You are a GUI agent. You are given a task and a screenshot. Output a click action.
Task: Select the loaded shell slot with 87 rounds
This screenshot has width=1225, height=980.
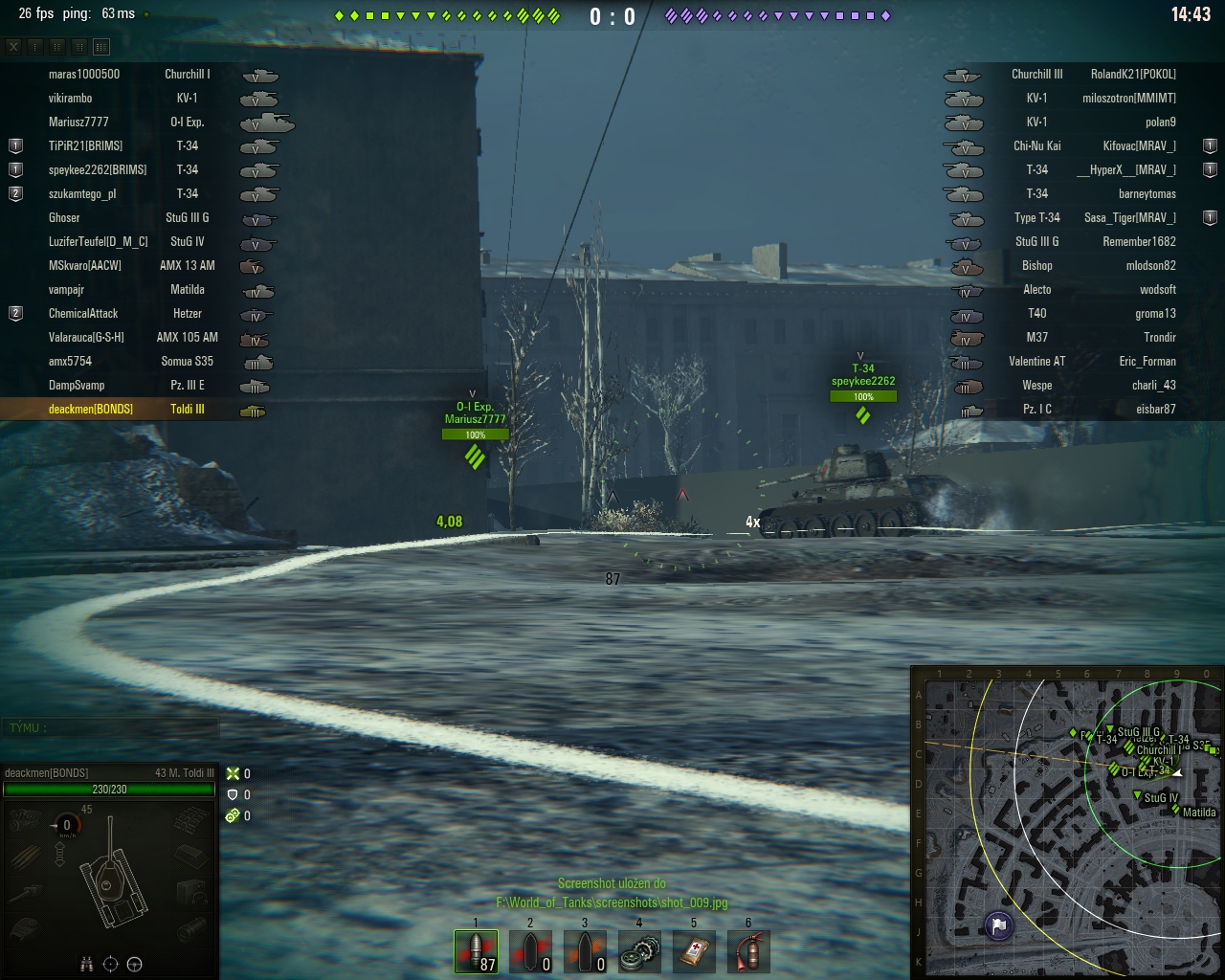(x=476, y=951)
